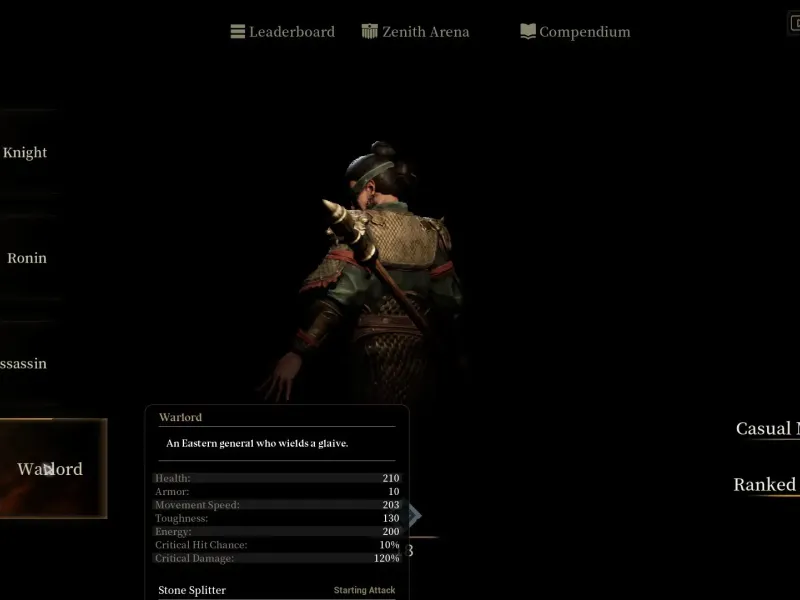Image resolution: width=800 pixels, height=600 pixels.
Task: Select the Warlord class tile
Action: [x=50, y=469]
